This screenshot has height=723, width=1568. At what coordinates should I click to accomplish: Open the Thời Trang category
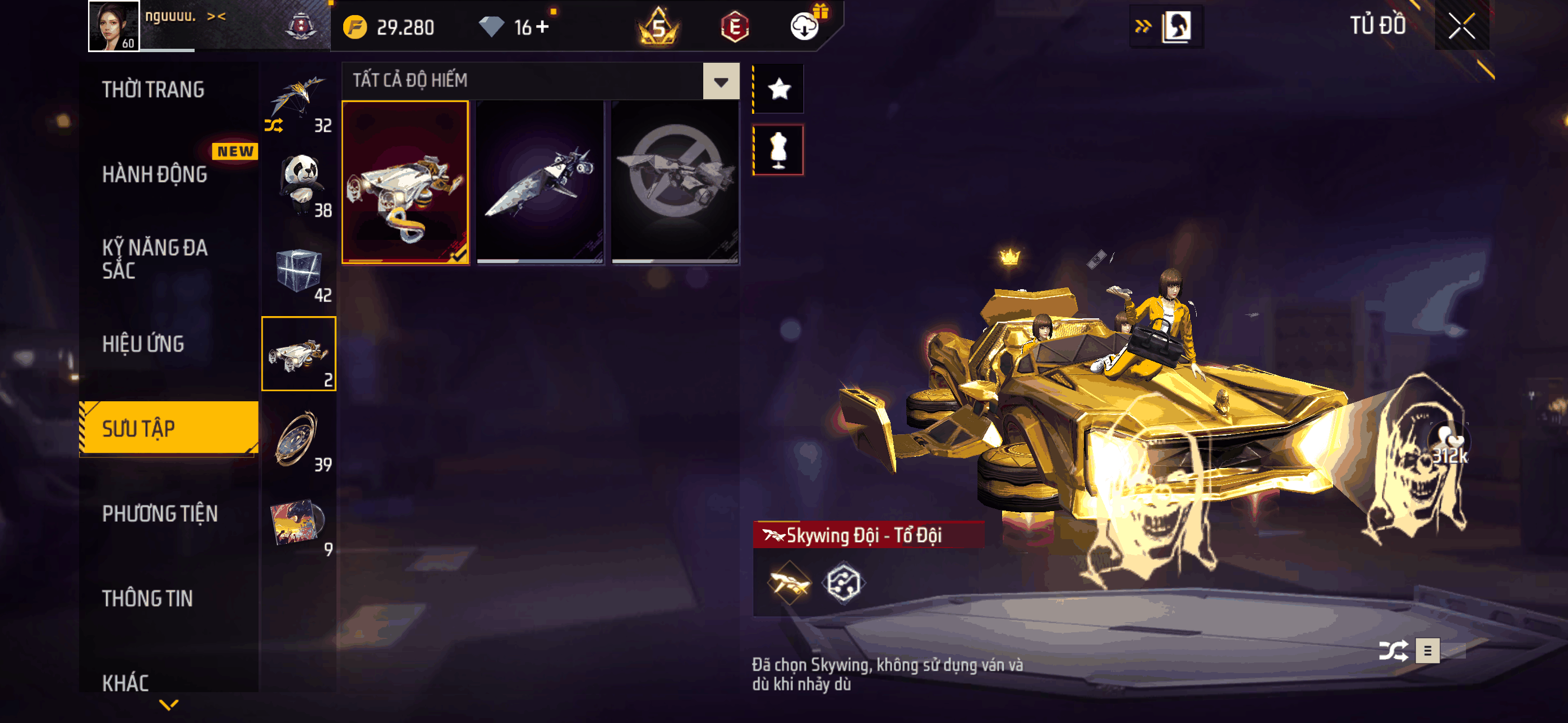coord(154,90)
